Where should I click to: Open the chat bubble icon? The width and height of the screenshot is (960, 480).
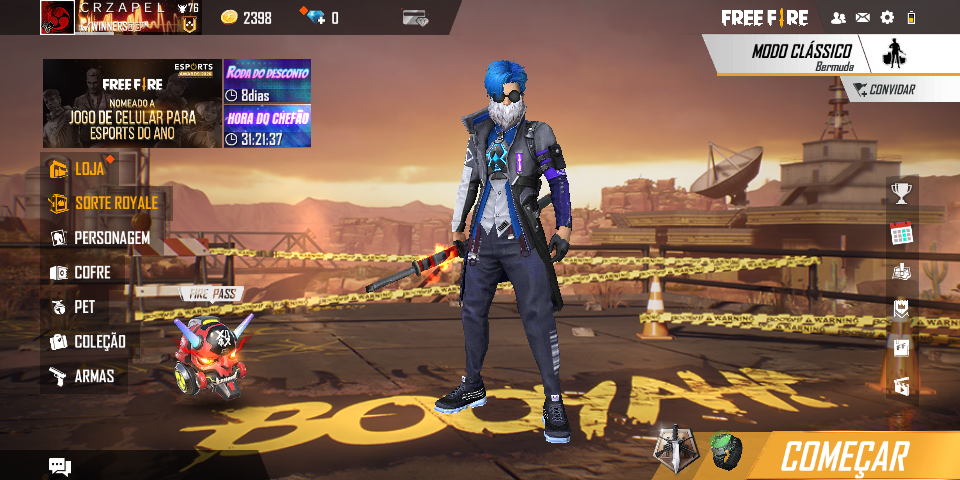point(60,466)
